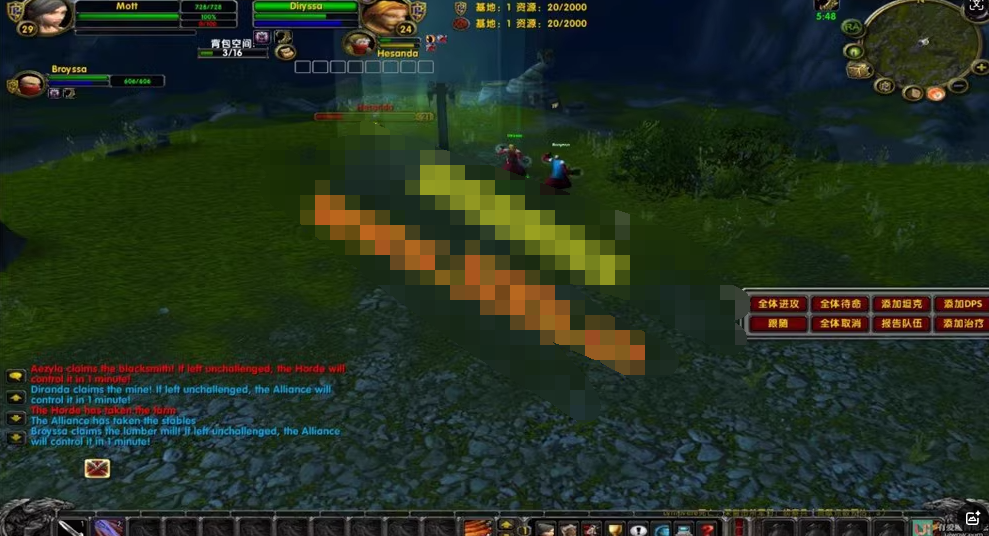989x536 pixels.
Task: Choose the 添加治疗 (add healer) button
Action: pos(962,324)
